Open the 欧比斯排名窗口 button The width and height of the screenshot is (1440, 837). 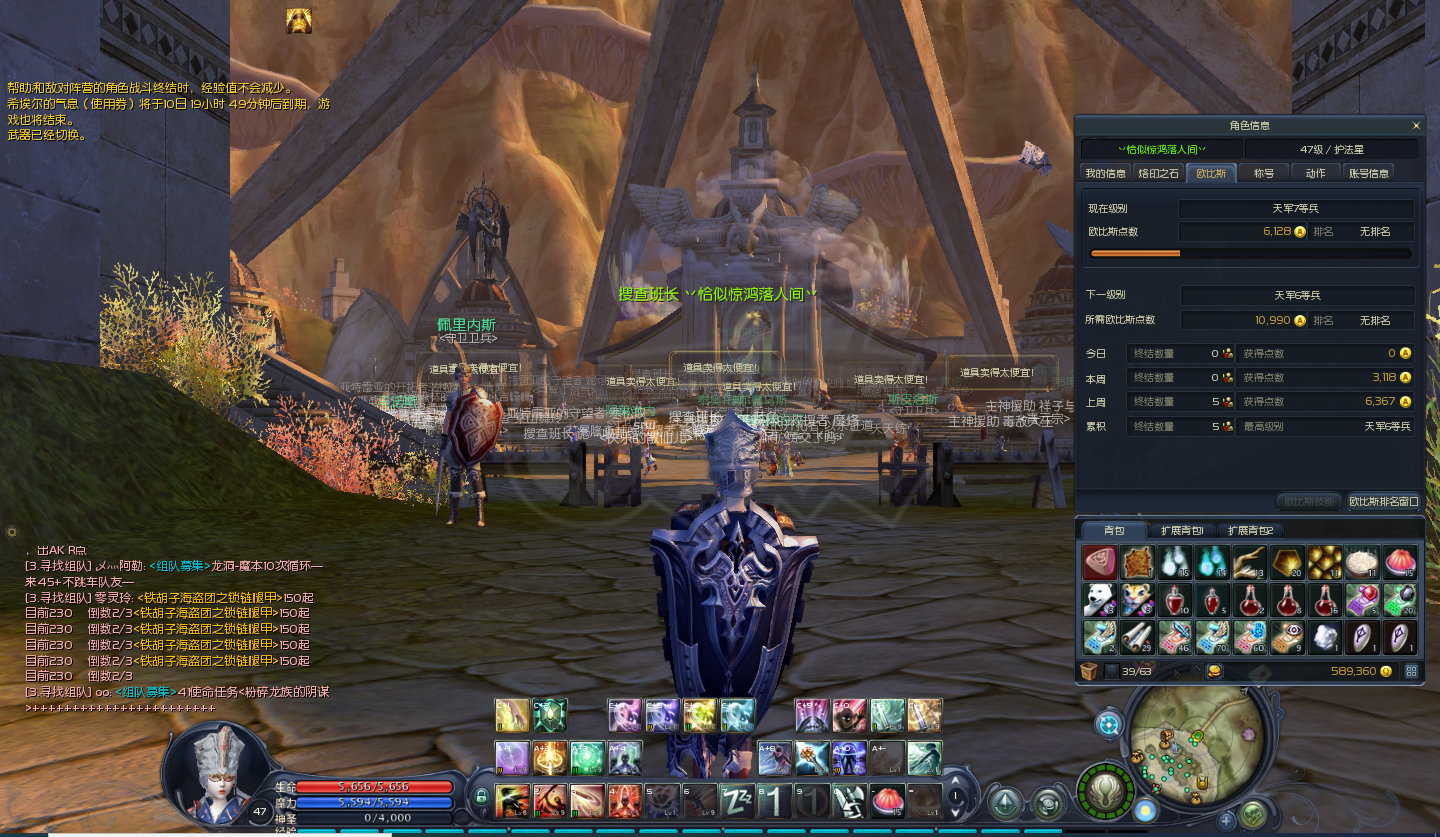pyautogui.click(x=1383, y=501)
